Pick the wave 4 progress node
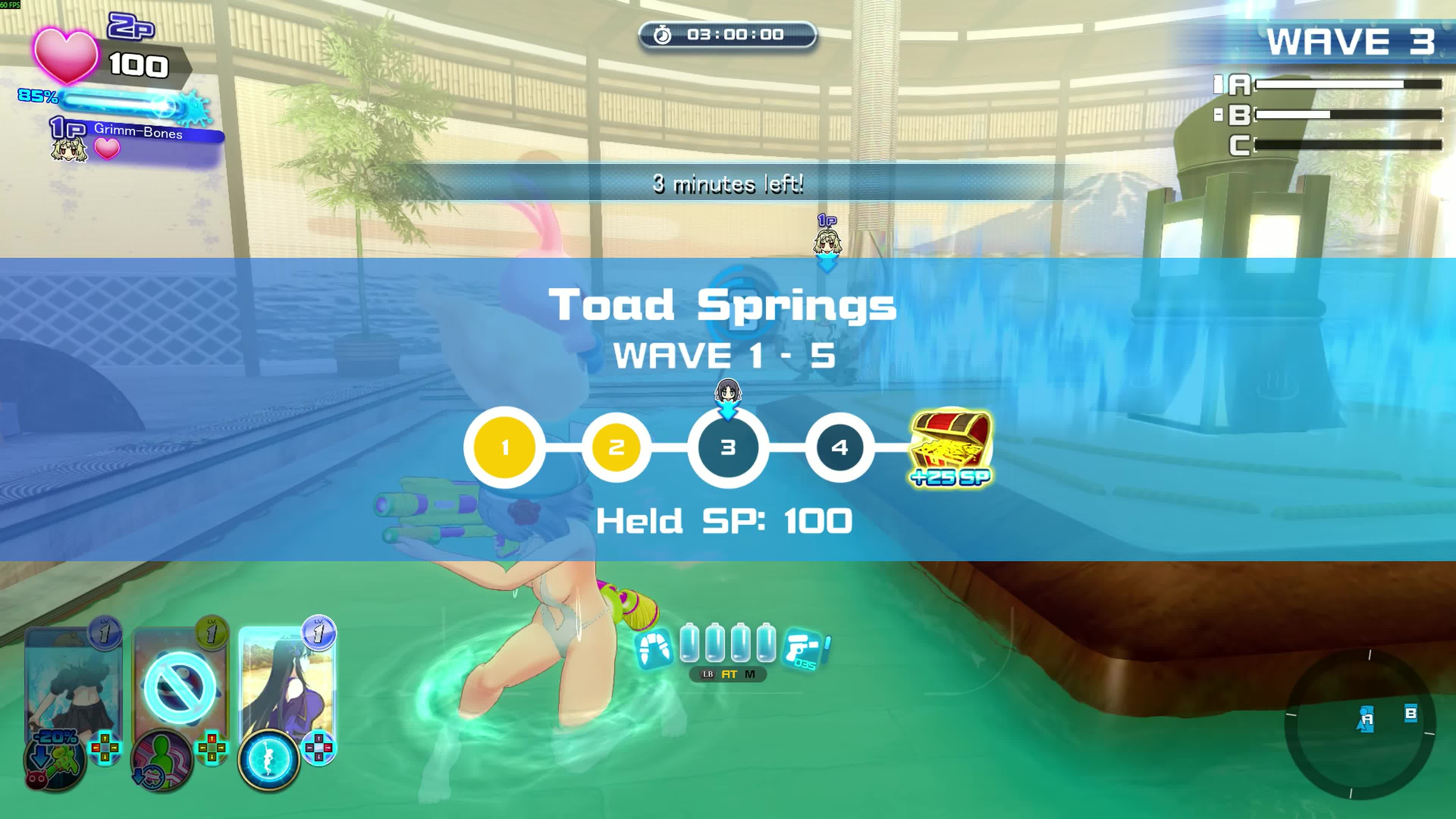Viewport: 1456px width, 819px height. 839,448
